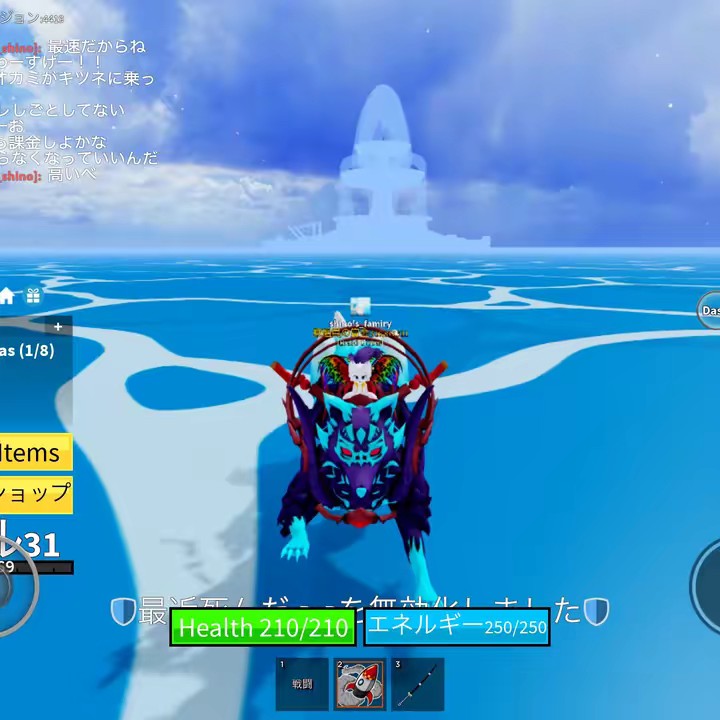720x720 pixels.
Task: Select the 戦闘 combat hotbar slot
Action: [302, 684]
